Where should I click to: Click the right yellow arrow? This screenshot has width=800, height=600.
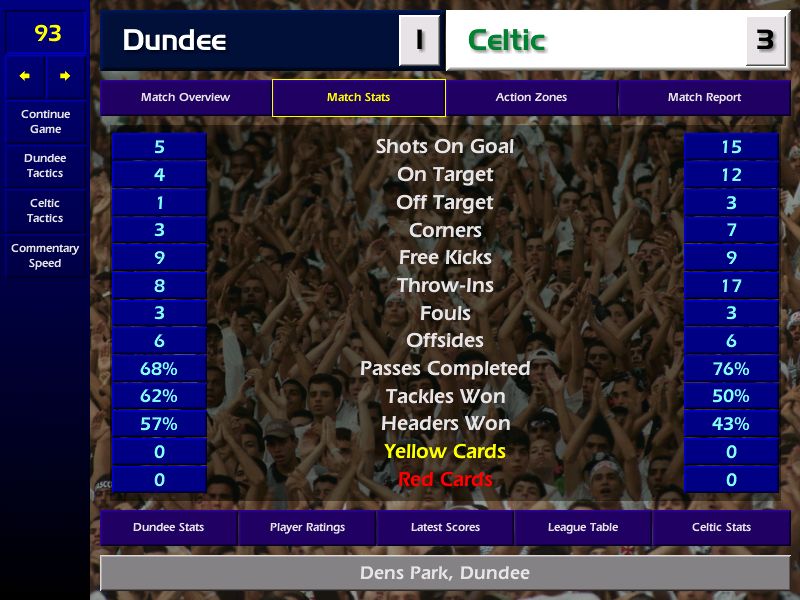tap(65, 75)
